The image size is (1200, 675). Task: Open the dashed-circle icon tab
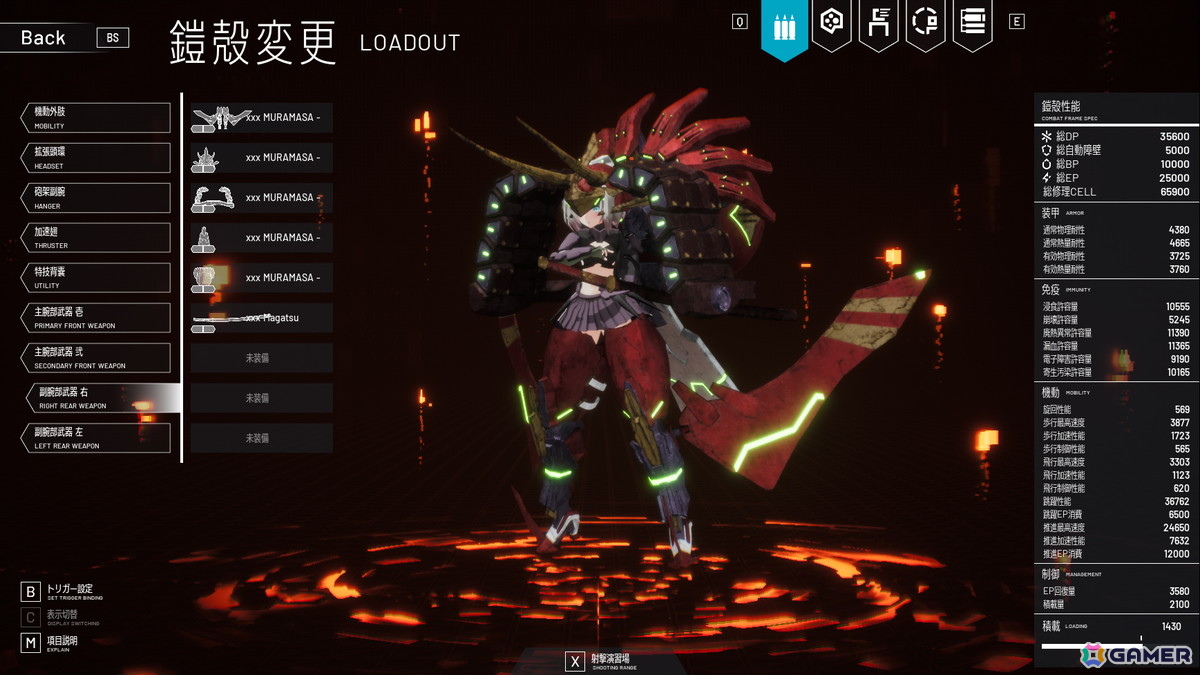[926, 22]
